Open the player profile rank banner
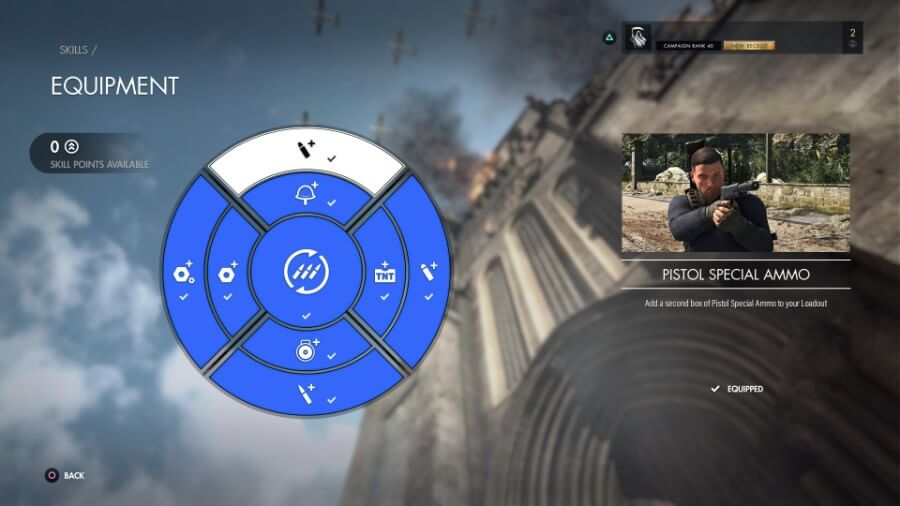900x506 pixels. (x=741, y=38)
